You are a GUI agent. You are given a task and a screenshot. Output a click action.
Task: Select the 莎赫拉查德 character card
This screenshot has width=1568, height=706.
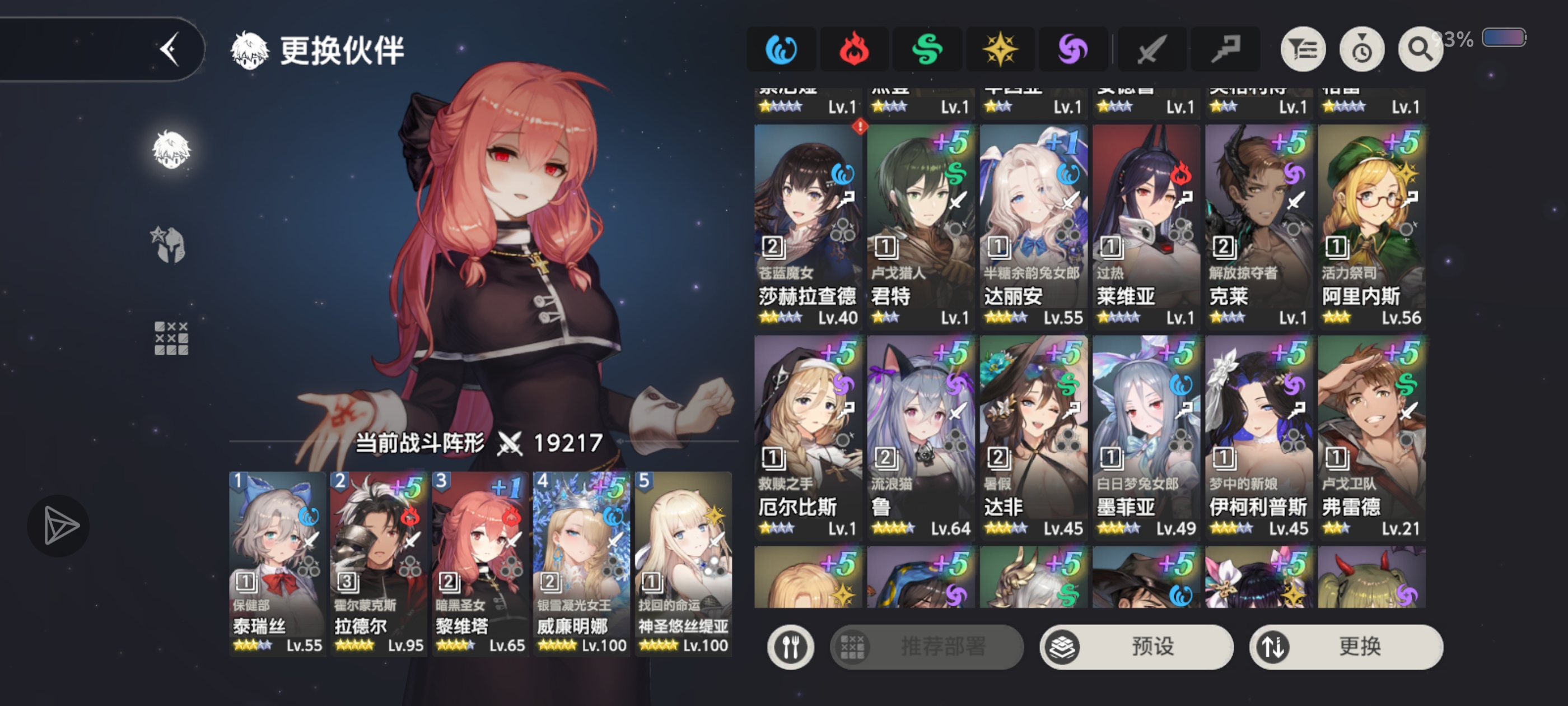click(x=806, y=225)
